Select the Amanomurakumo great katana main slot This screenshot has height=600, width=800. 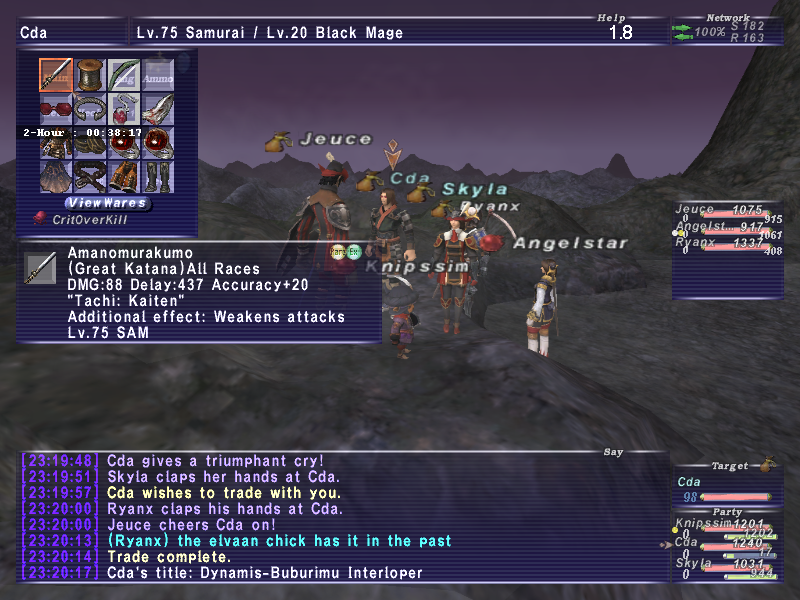pyautogui.click(x=56, y=75)
